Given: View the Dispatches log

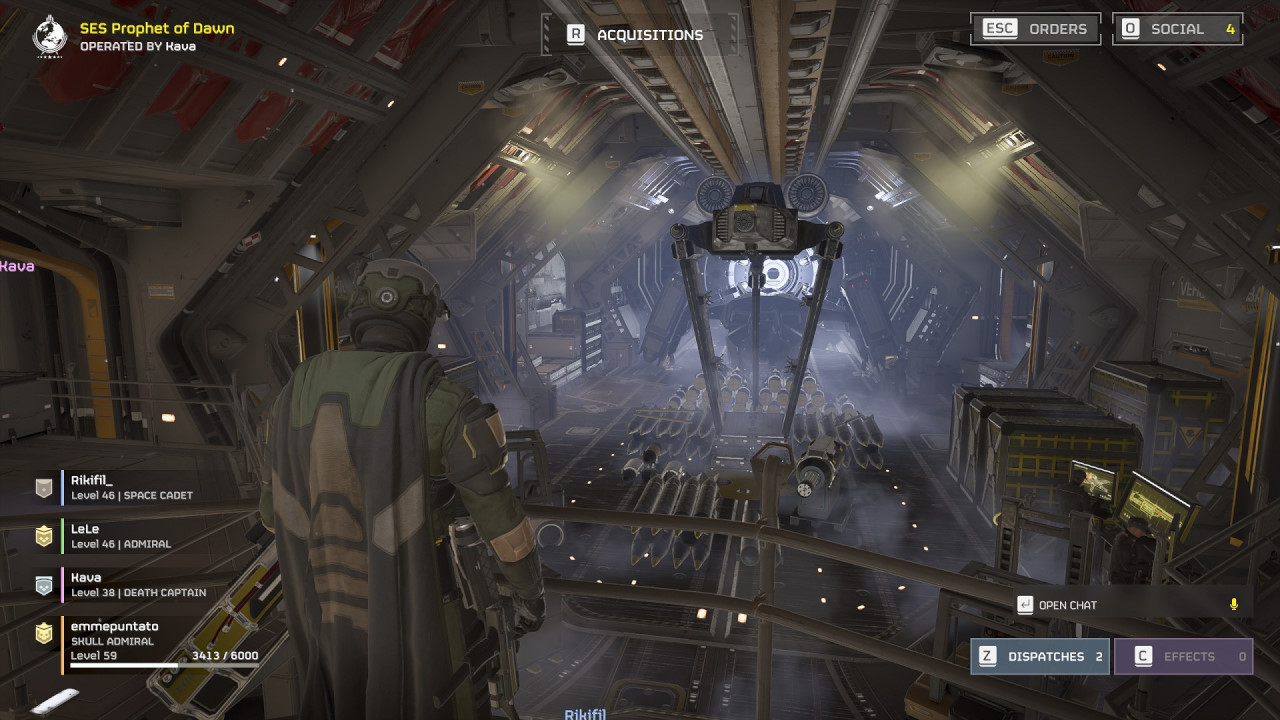Looking at the screenshot, I should pyautogui.click(x=1040, y=657).
